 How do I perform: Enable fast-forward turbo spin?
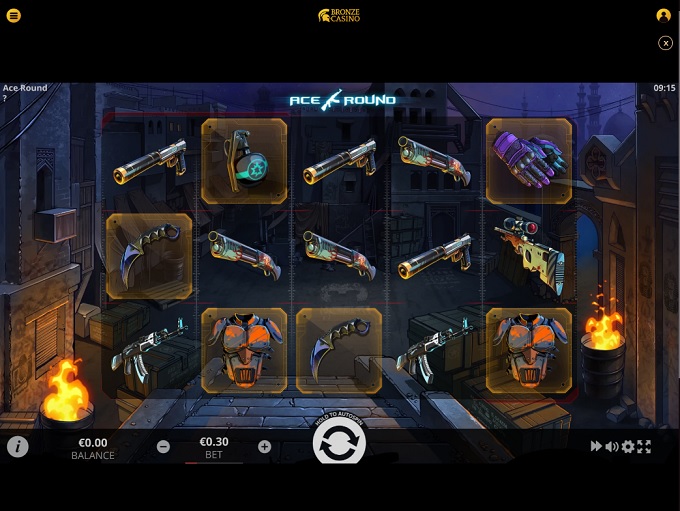pos(596,447)
